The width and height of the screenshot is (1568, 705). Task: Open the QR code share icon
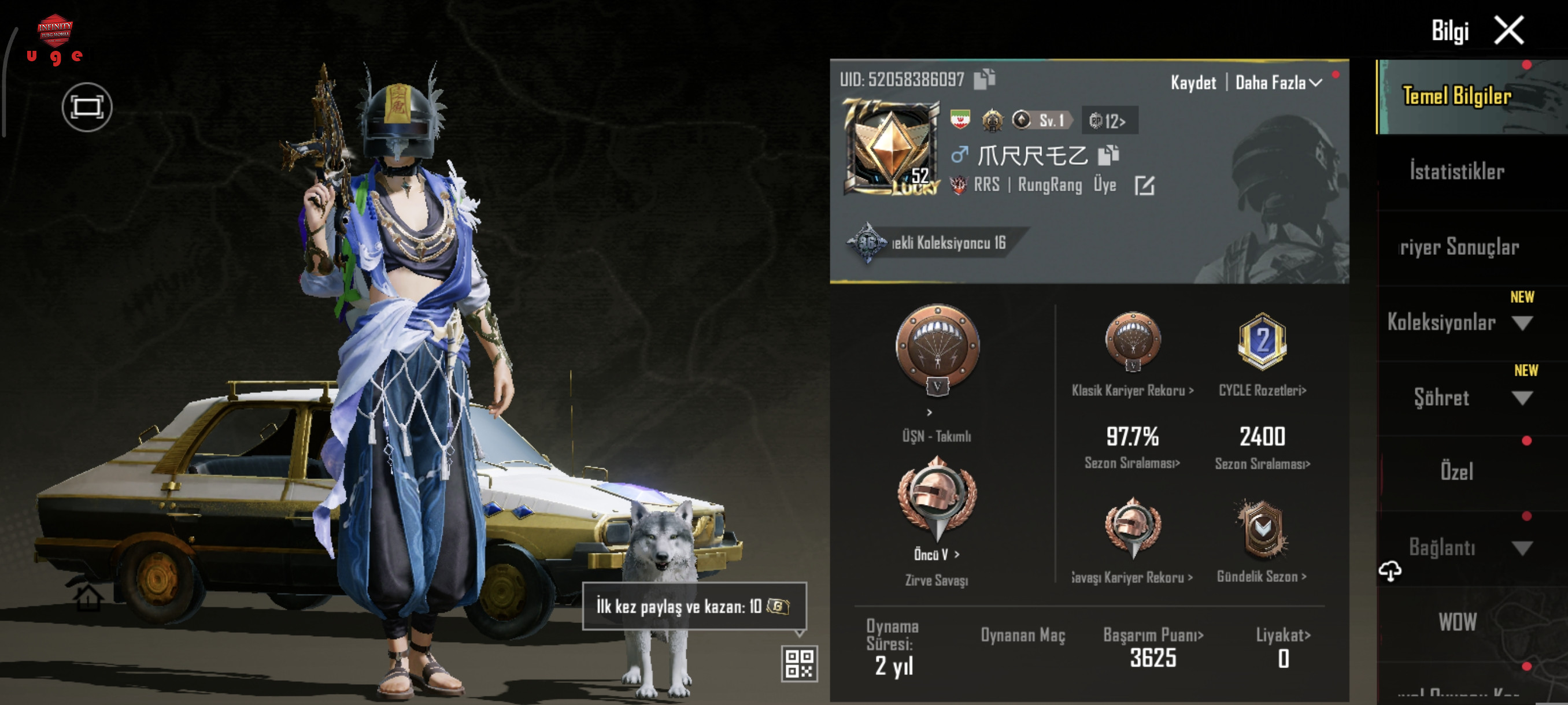[x=798, y=663]
